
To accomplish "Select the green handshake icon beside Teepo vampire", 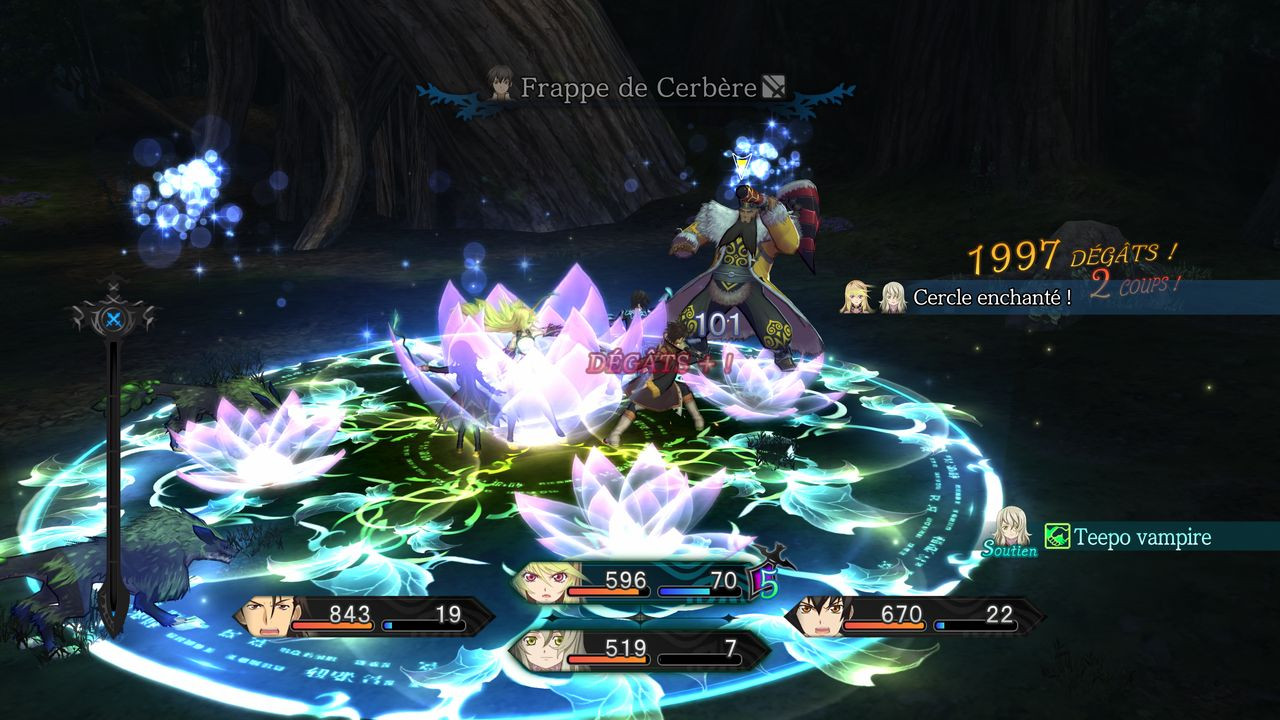I will (1058, 537).
